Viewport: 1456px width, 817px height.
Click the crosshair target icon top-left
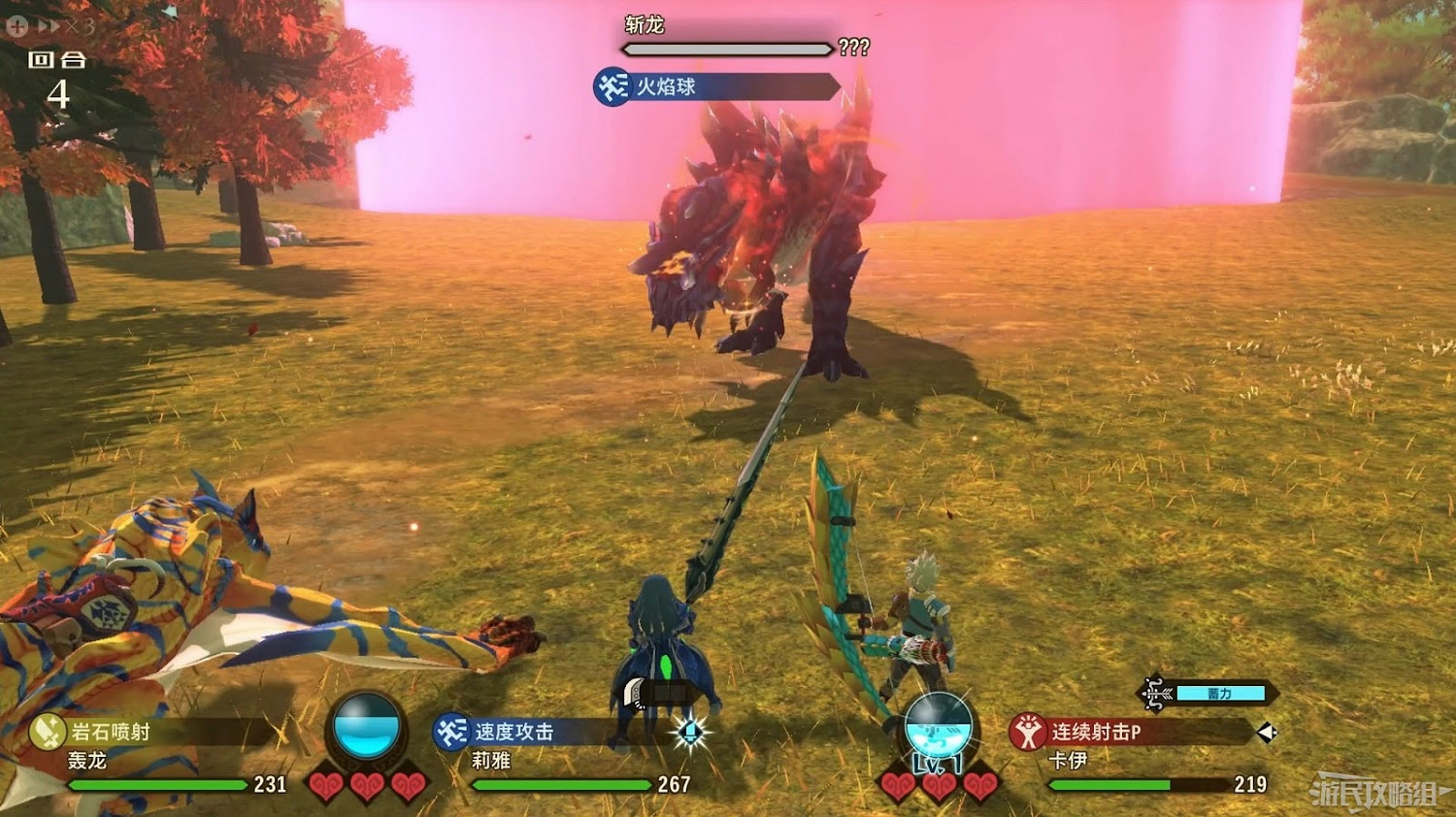click(17, 25)
